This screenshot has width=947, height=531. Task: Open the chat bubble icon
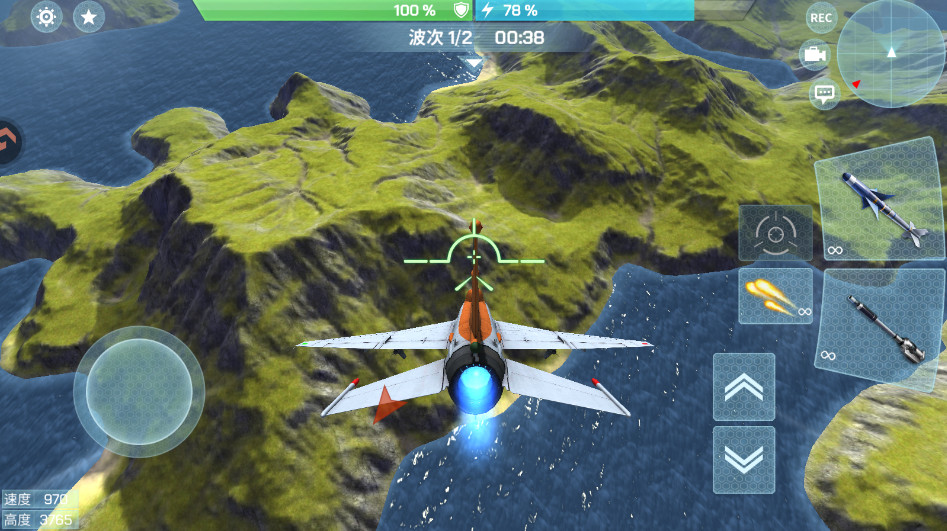coord(824,94)
